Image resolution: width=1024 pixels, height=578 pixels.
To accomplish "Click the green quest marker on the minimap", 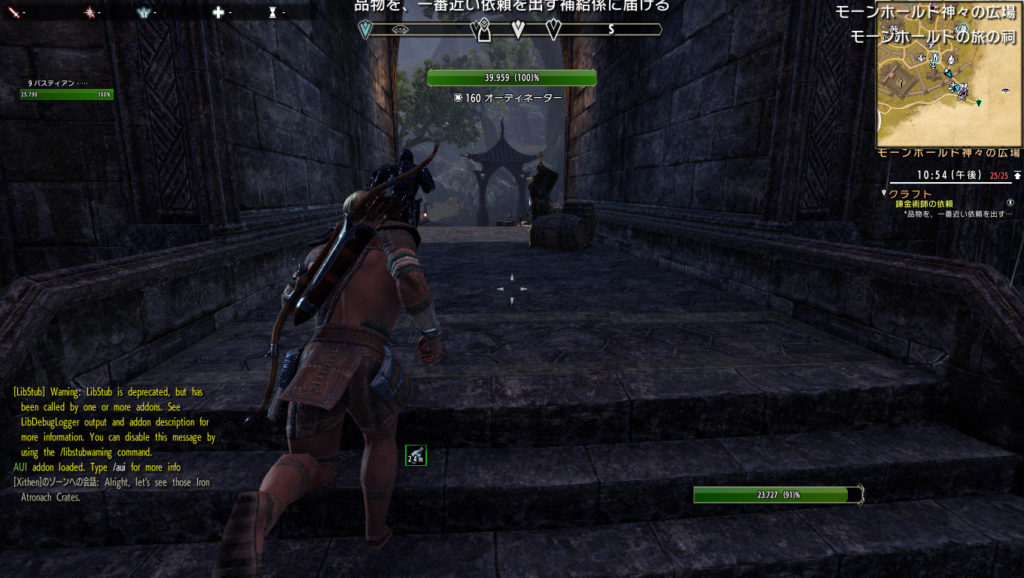I will pos(979,102).
